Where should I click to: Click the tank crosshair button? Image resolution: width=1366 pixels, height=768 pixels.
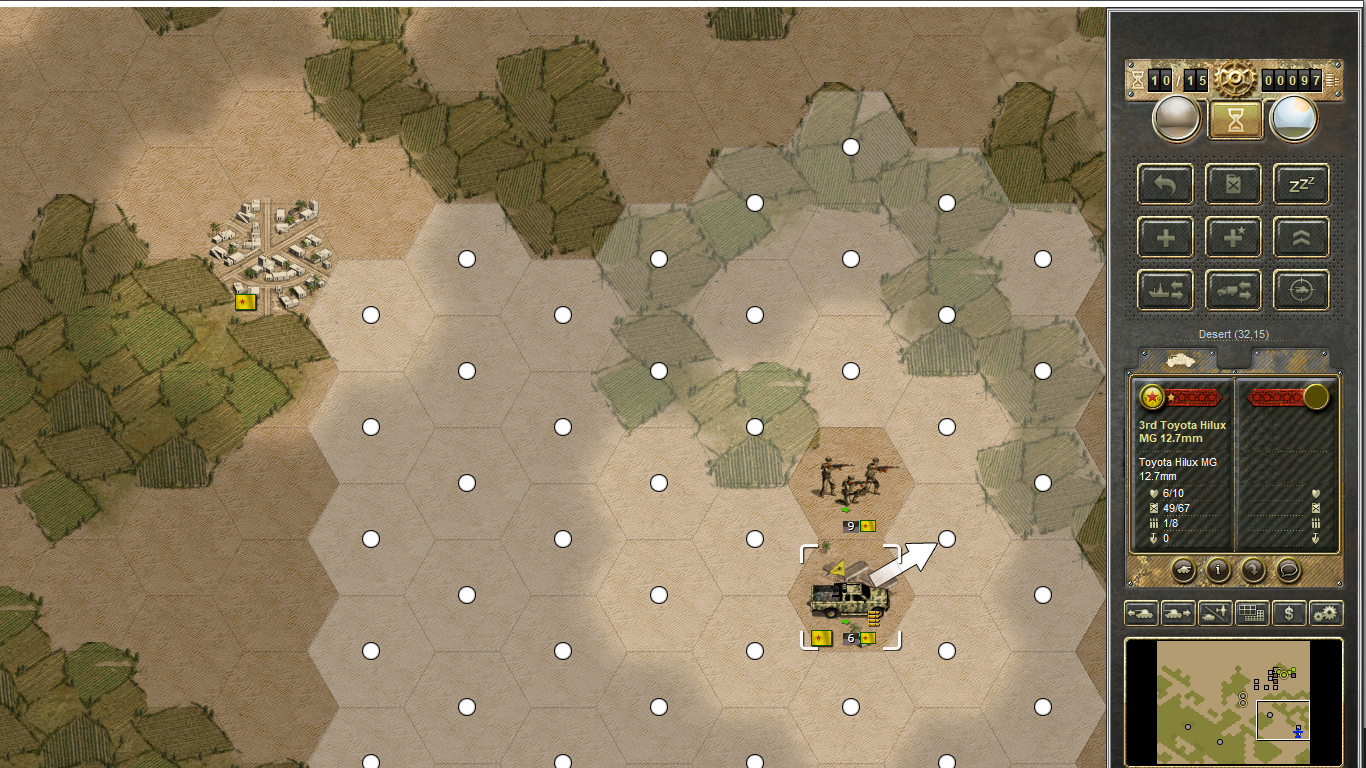[x=1301, y=291]
